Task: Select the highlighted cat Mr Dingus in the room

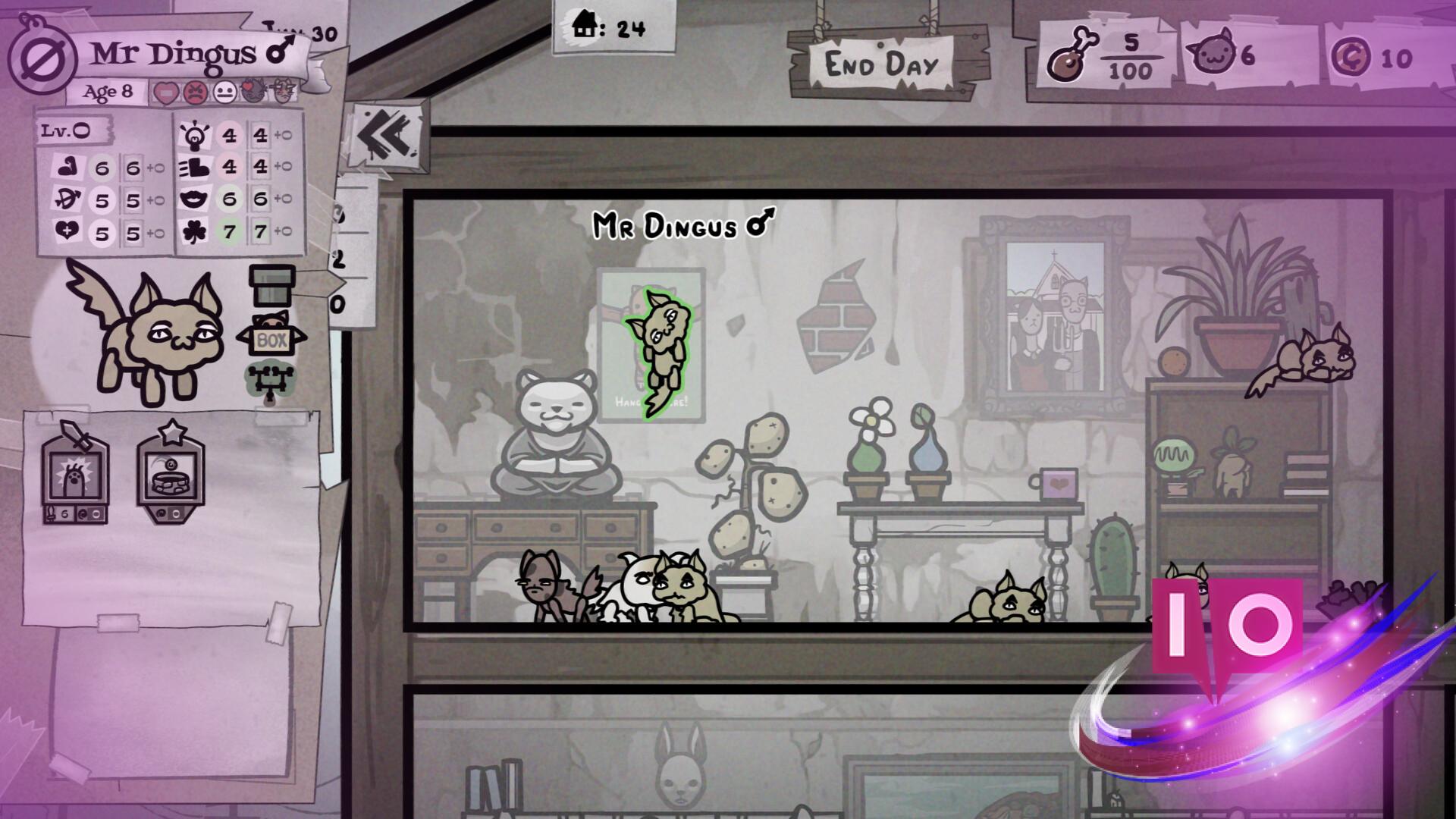Action: [658, 351]
